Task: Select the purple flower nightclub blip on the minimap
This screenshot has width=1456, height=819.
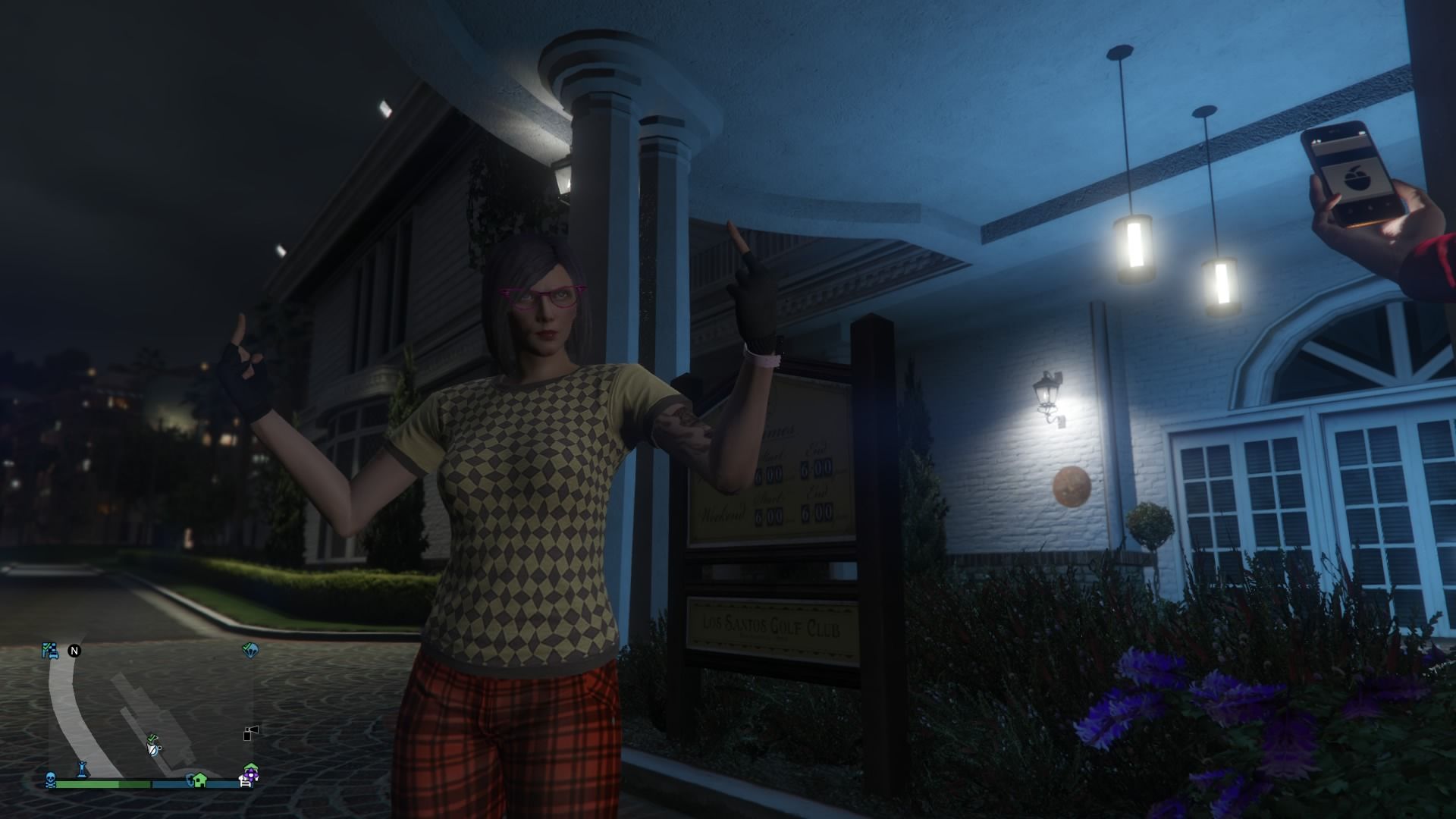Action: [250, 775]
